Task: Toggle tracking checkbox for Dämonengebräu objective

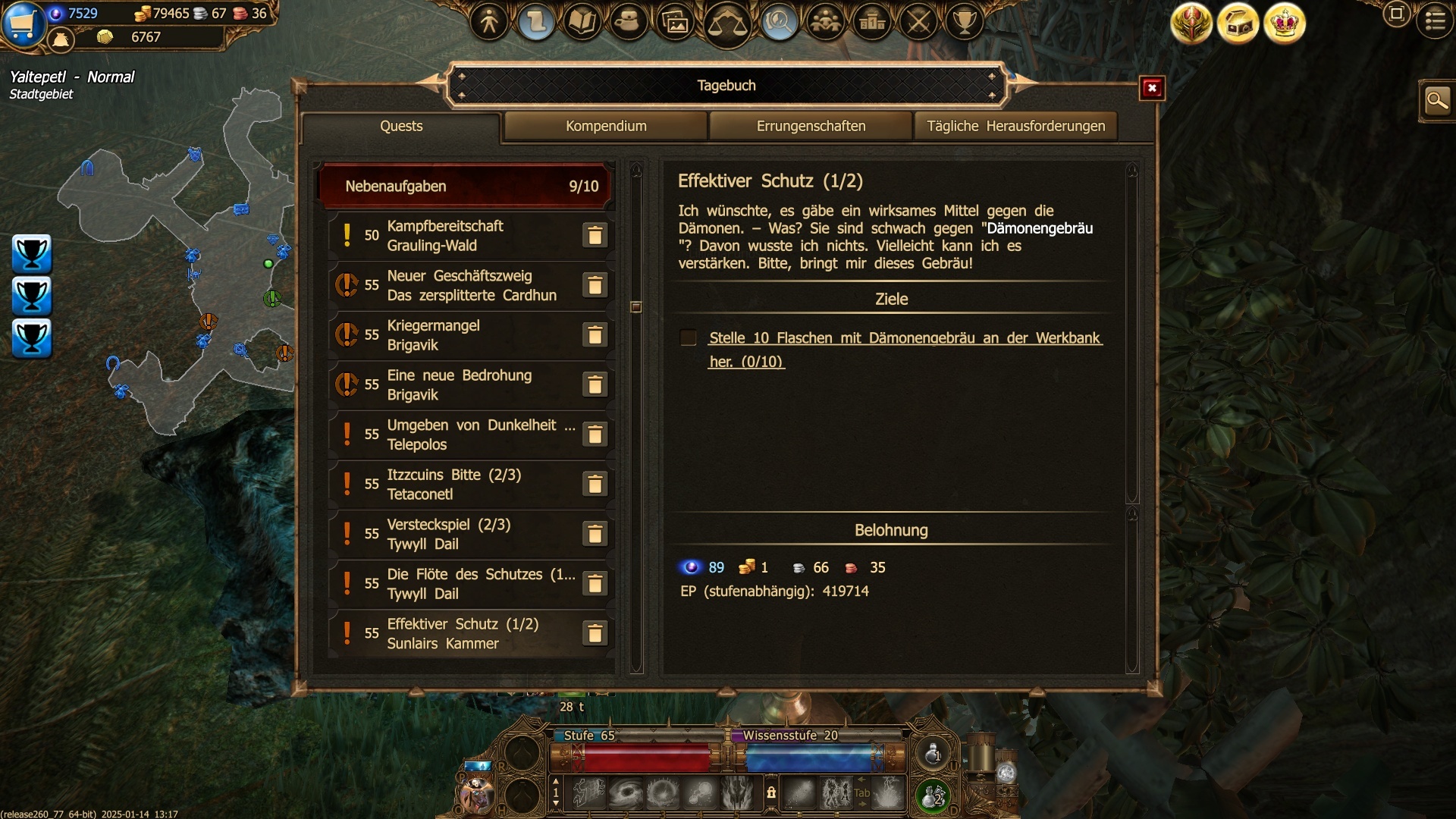Action: (689, 338)
